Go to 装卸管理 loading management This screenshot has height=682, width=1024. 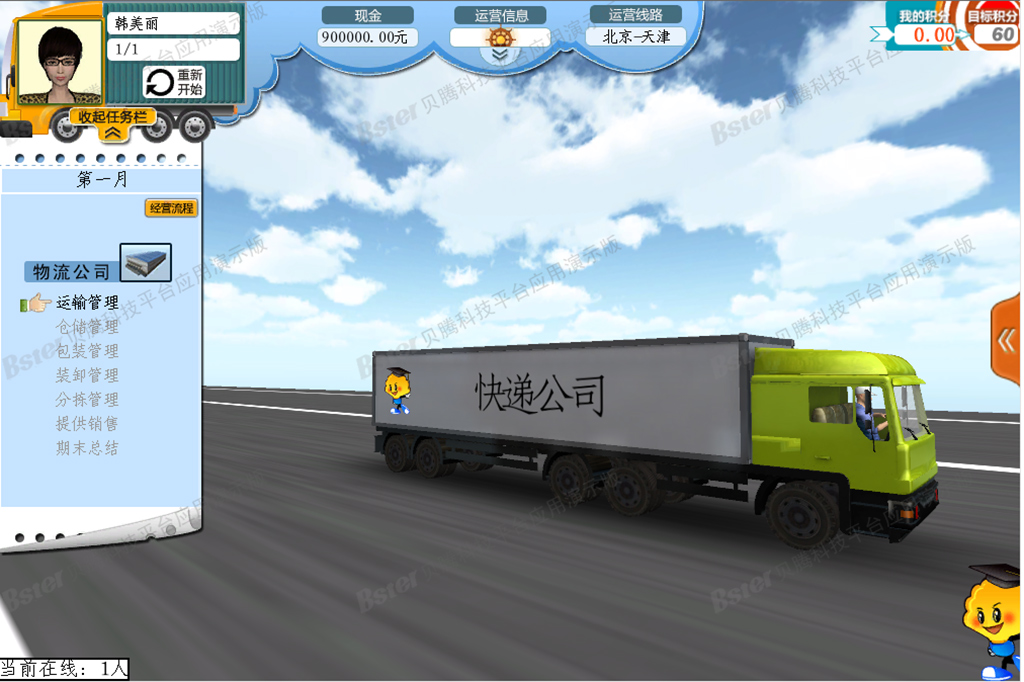click(87, 375)
